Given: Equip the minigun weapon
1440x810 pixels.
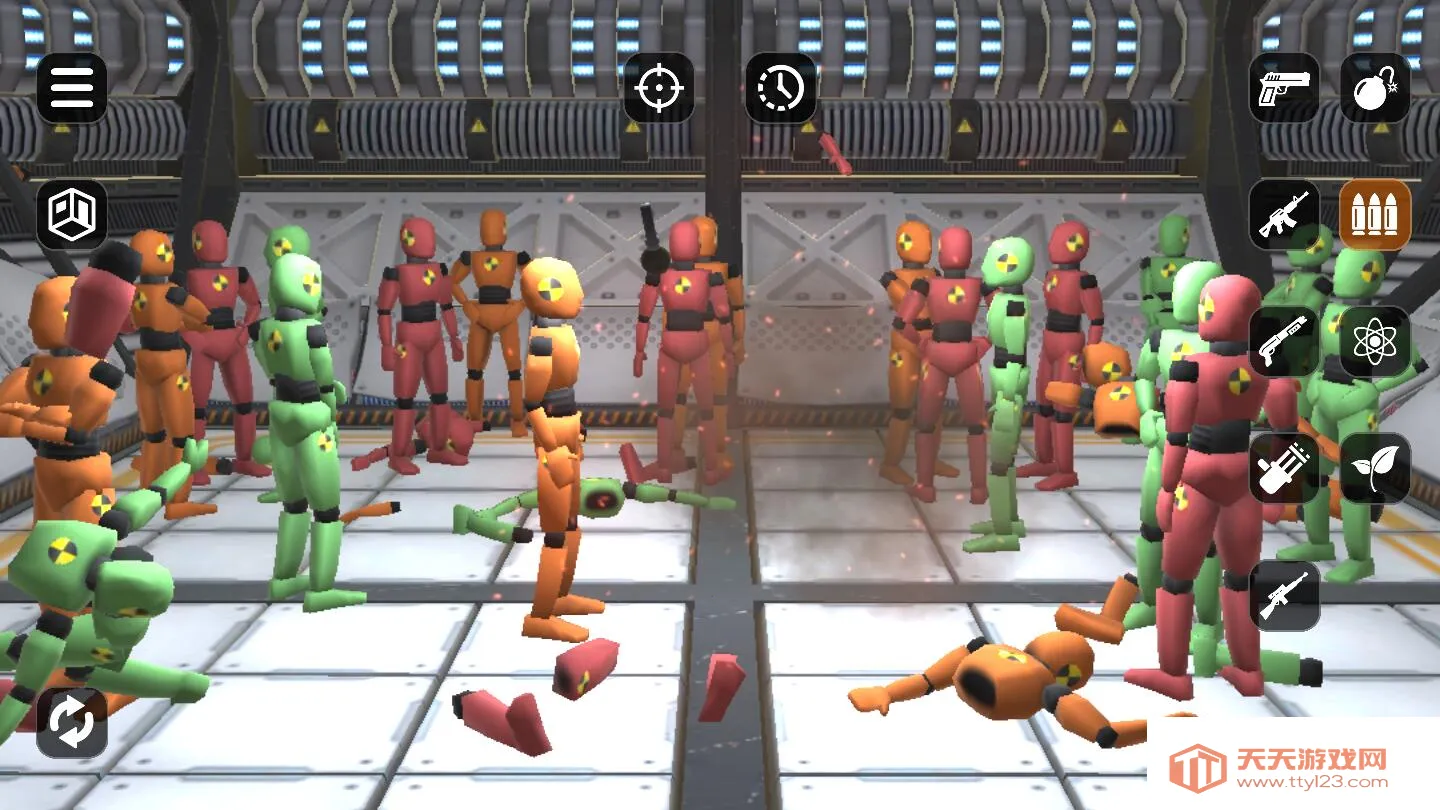Looking at the screenshot, I should point(1284,468).
